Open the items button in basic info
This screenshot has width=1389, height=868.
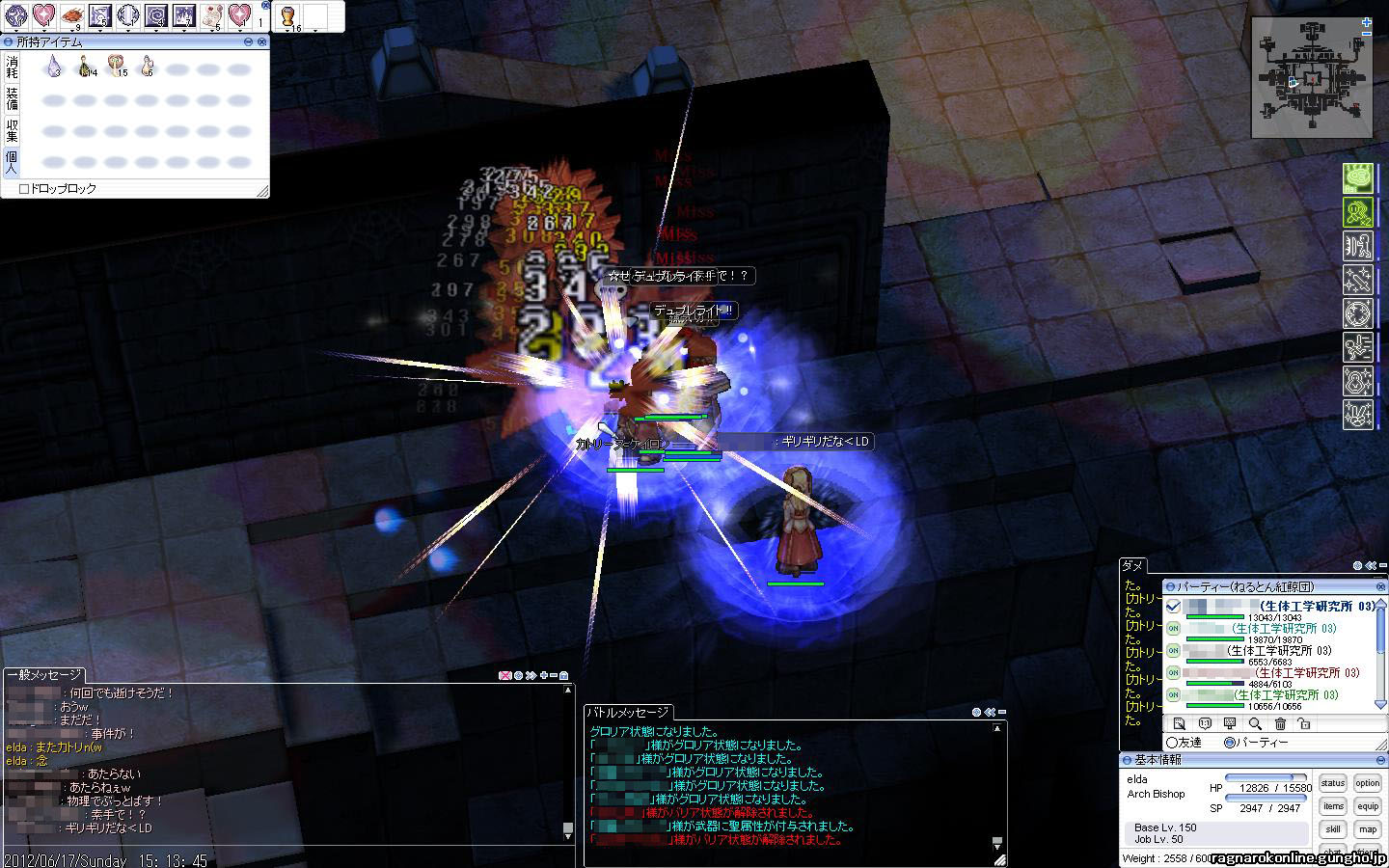(x=1333, y=806)
